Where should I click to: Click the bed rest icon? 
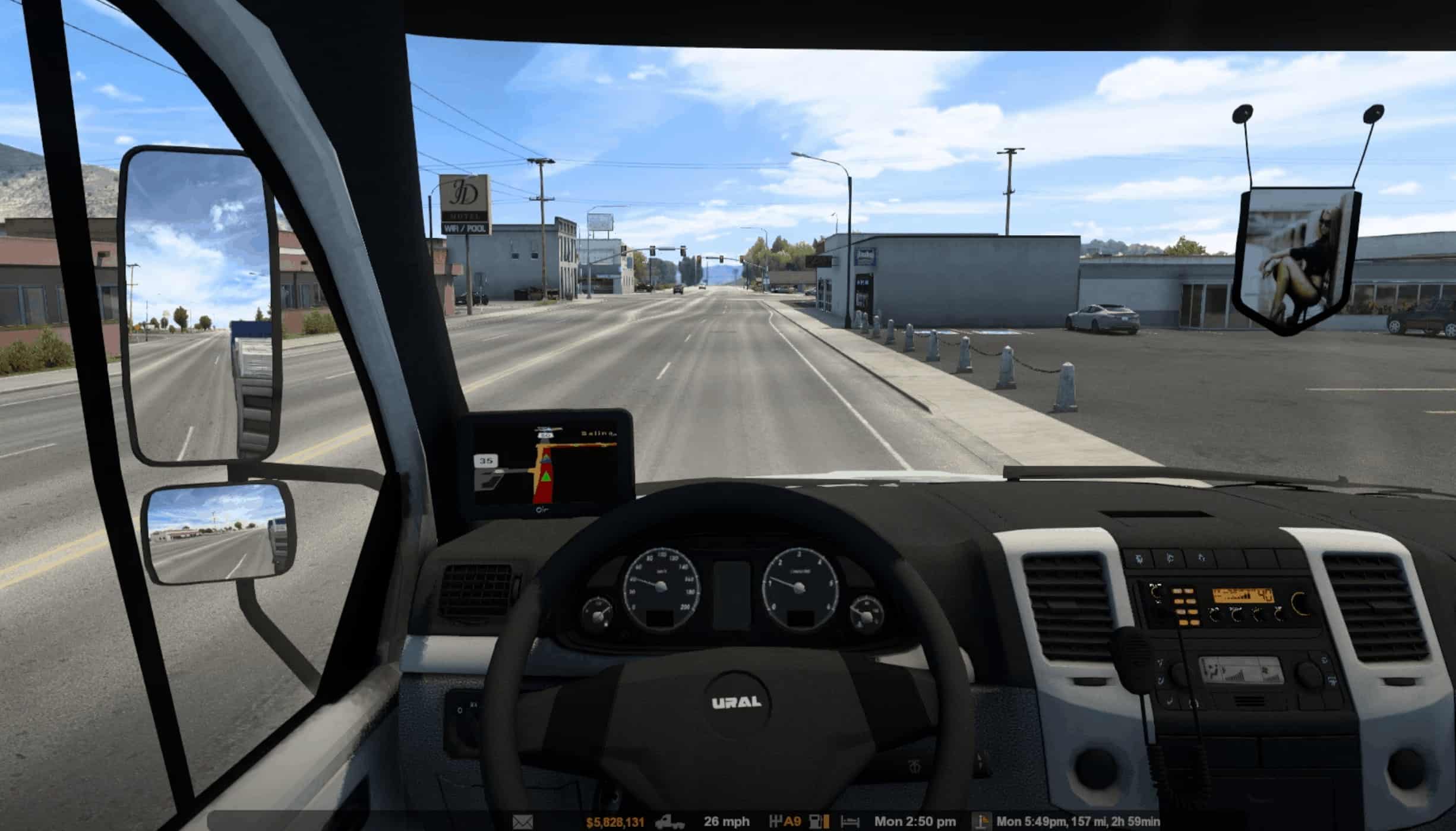(x=850, y=822)
